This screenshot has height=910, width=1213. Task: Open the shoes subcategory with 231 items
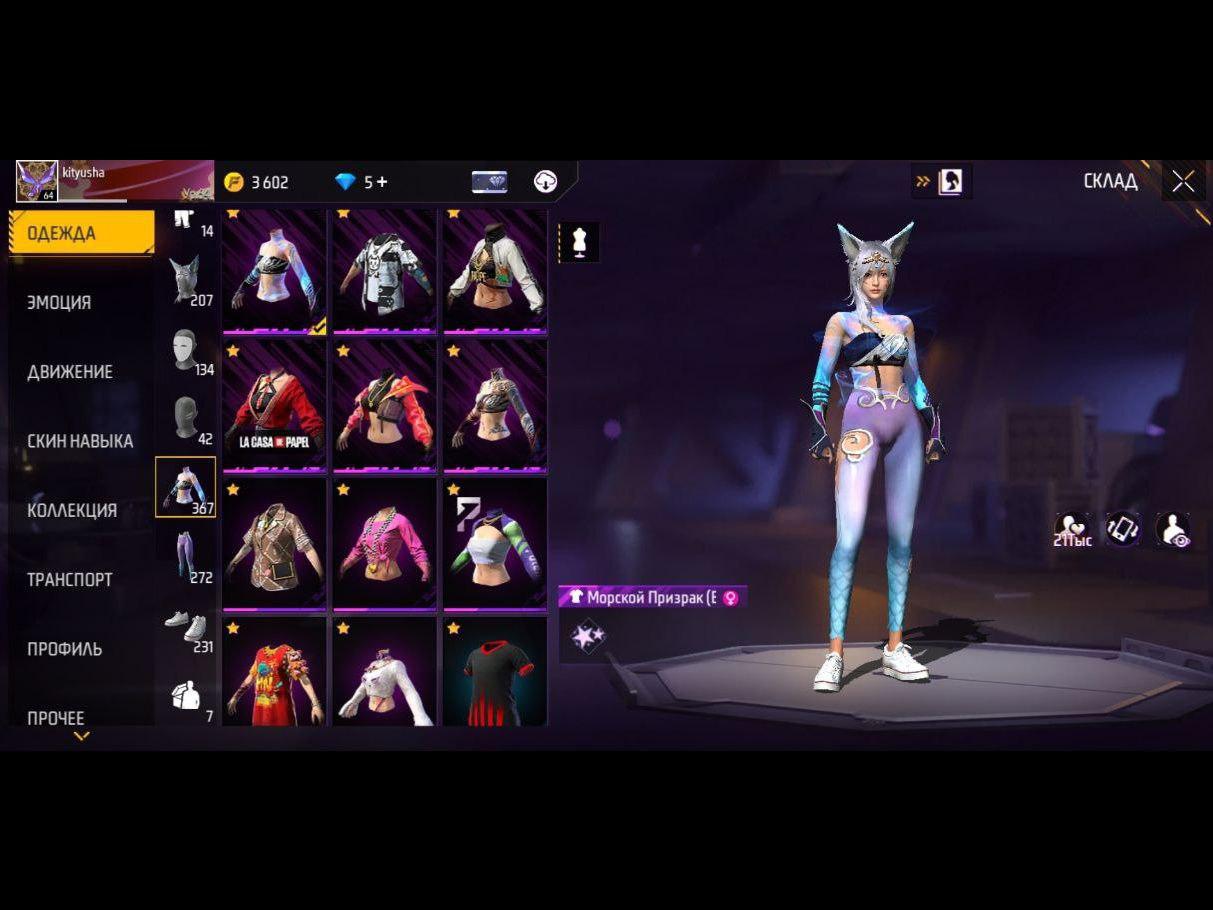tap(185, 626)
